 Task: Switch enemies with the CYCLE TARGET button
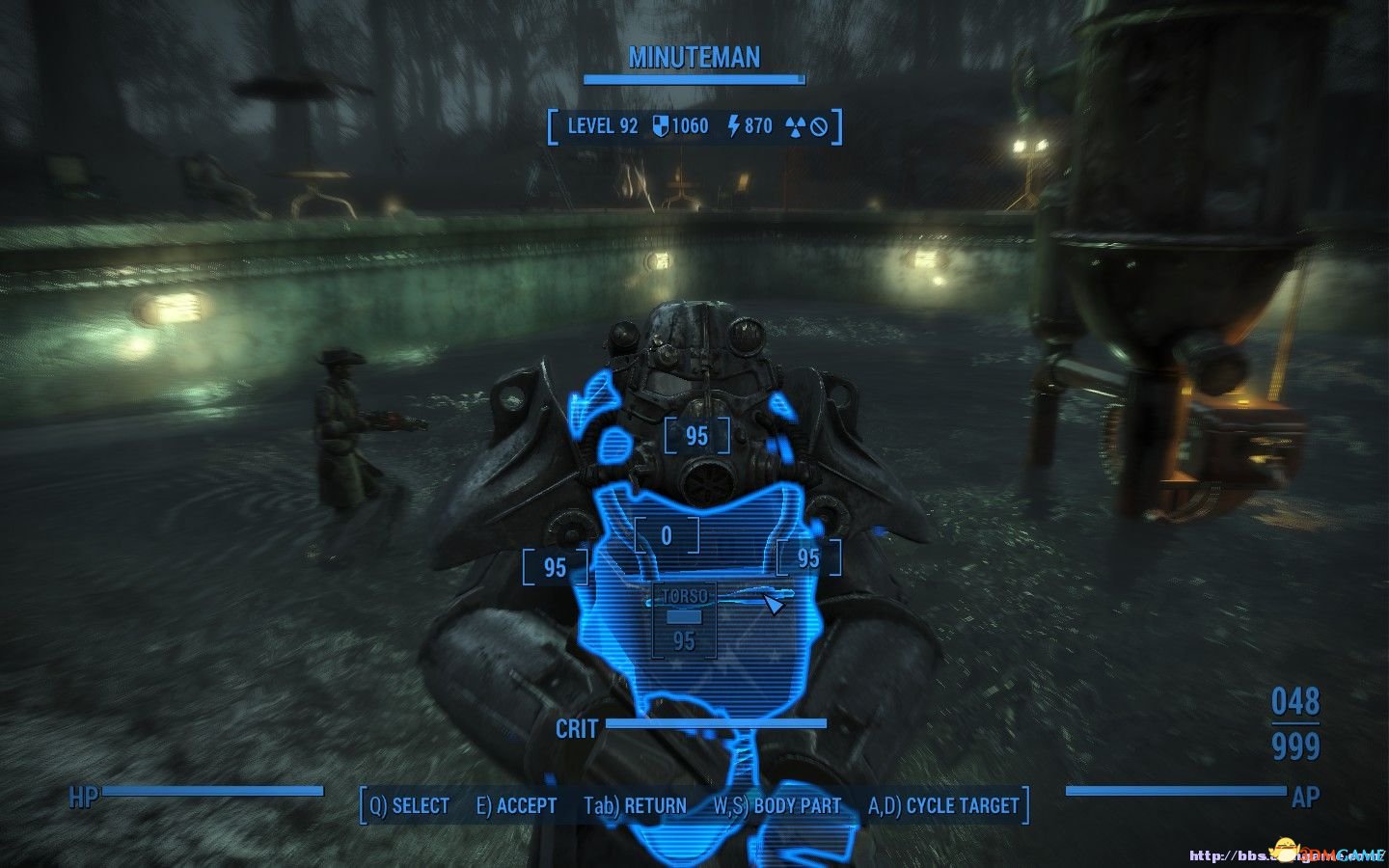[x=943, y=806]
